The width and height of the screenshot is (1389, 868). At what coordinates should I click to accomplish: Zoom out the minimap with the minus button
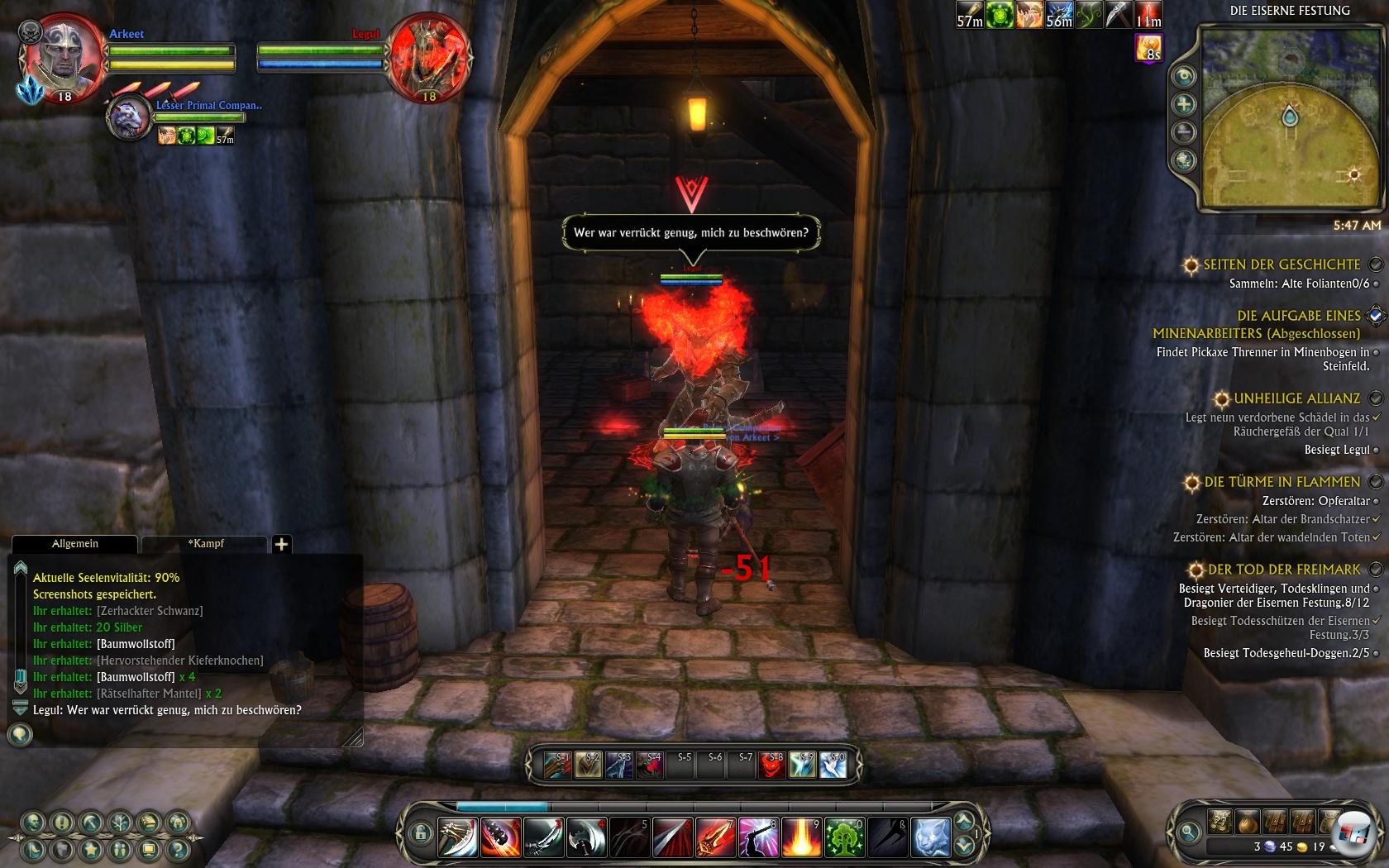[x=1185, y=132]
